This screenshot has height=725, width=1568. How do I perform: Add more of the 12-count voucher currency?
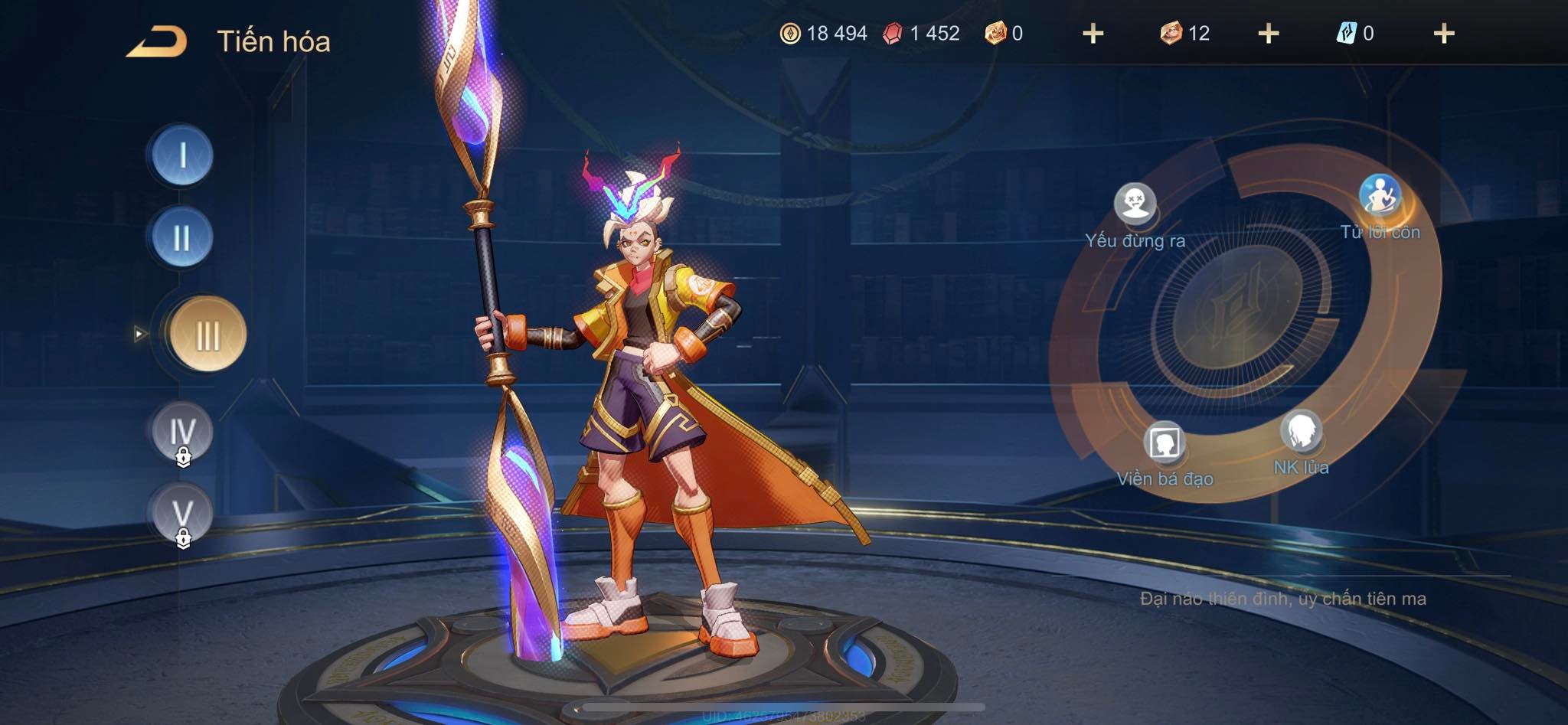tap(1268, 34)
